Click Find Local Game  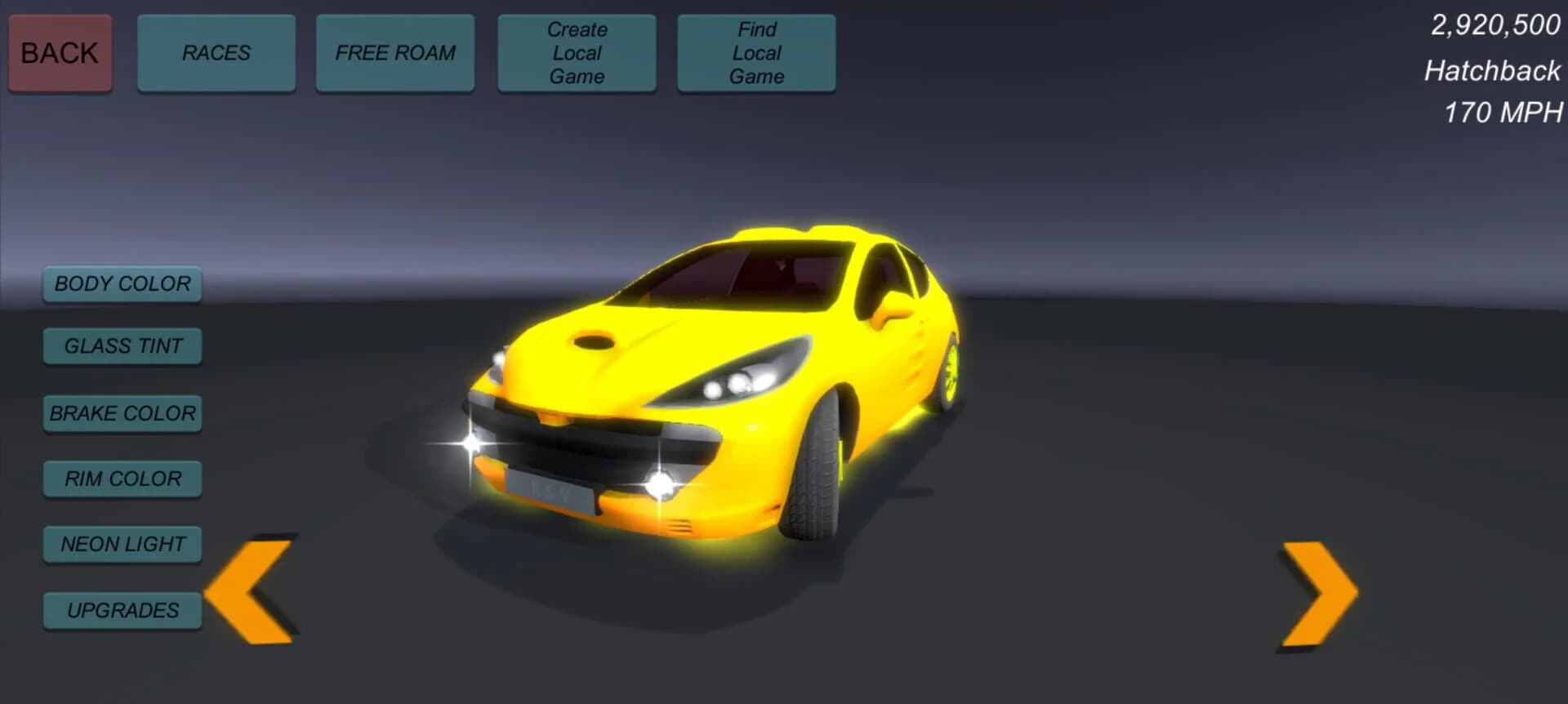coord(755,52)
